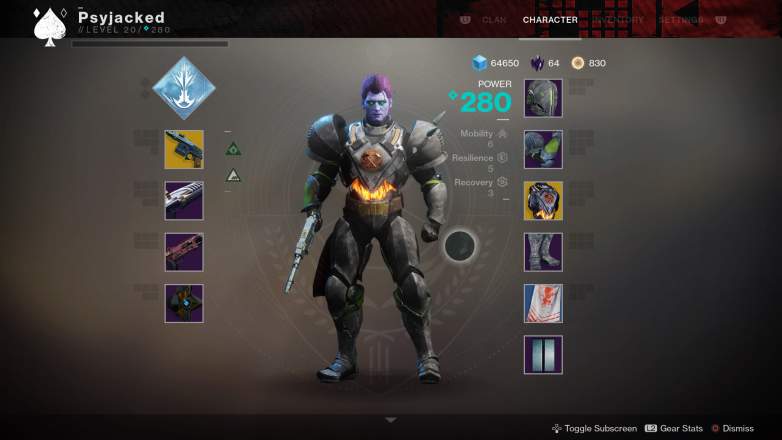The width and height of the screenshot is (782, 440).
Task: Open the Ghost shell slot
Action: tap(184, 303)
